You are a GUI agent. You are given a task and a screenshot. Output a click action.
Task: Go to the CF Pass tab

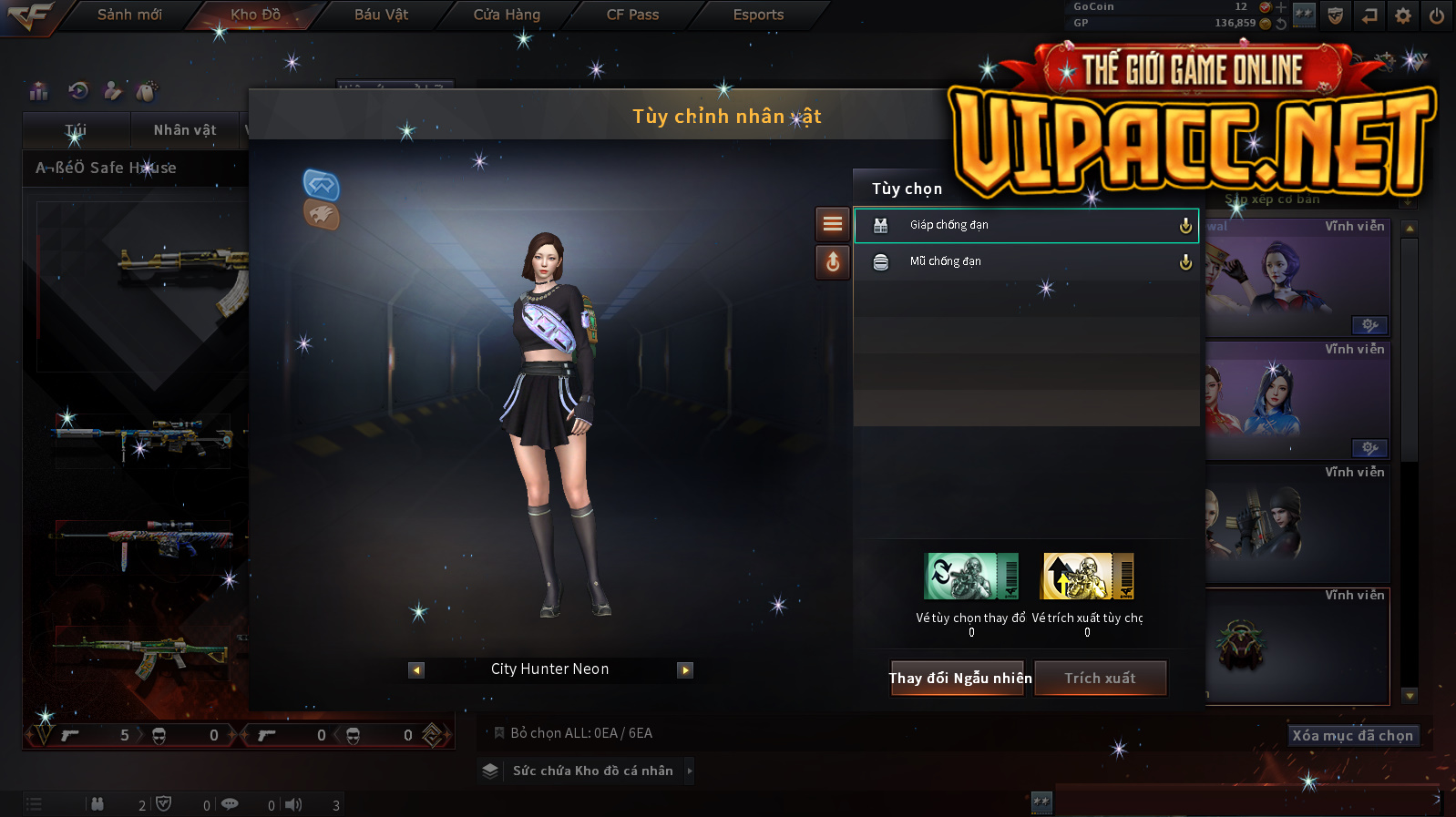[x=632, y=15]
